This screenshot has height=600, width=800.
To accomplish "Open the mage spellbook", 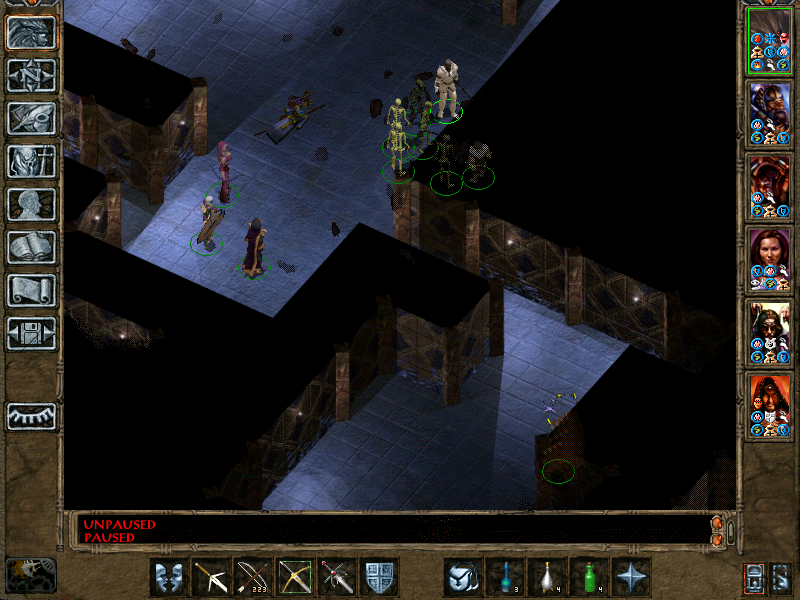I will pyautogui.click(x=31, y=247).
